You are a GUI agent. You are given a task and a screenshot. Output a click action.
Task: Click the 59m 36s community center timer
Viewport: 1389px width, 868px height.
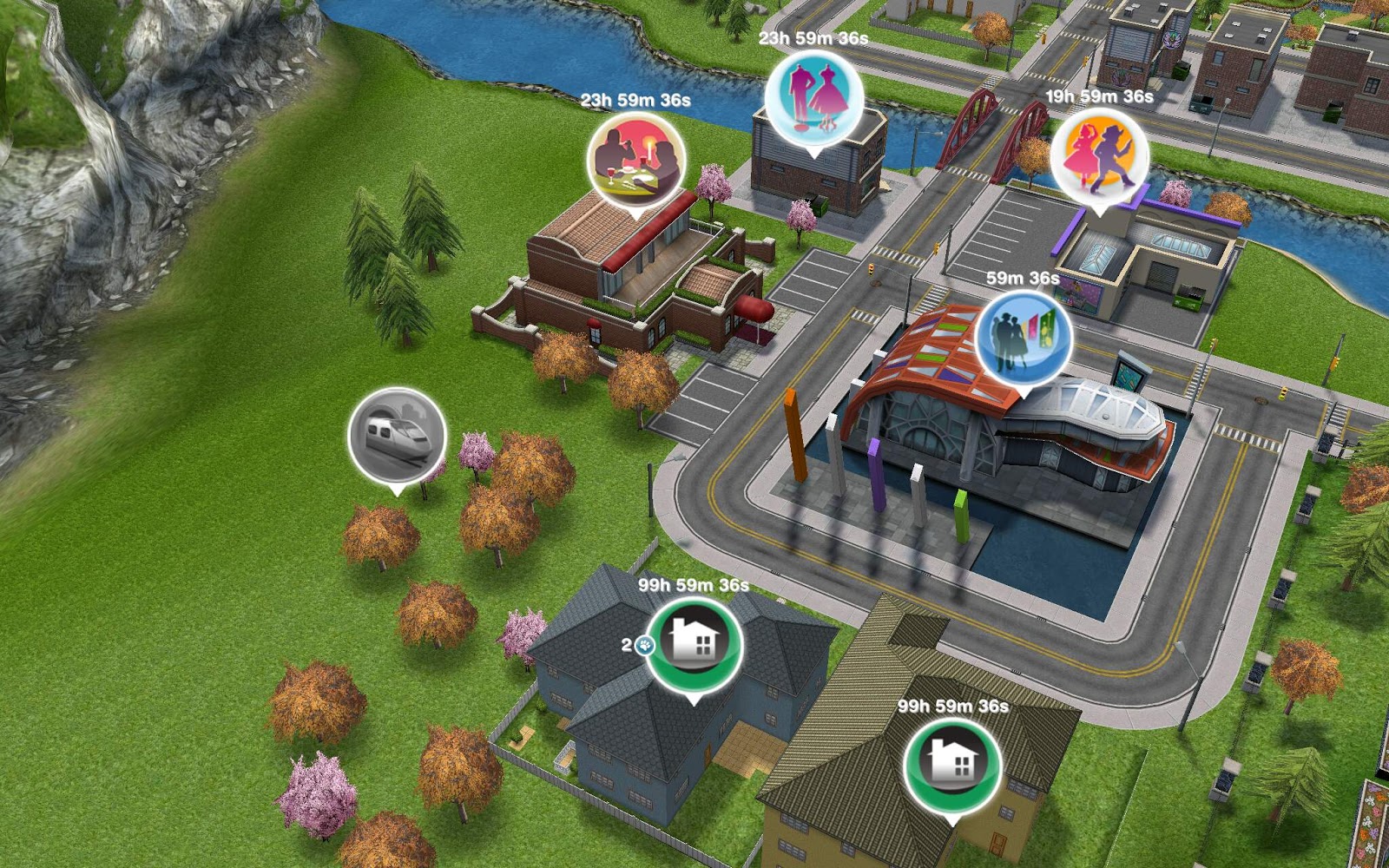click(x=1021, y=279)
